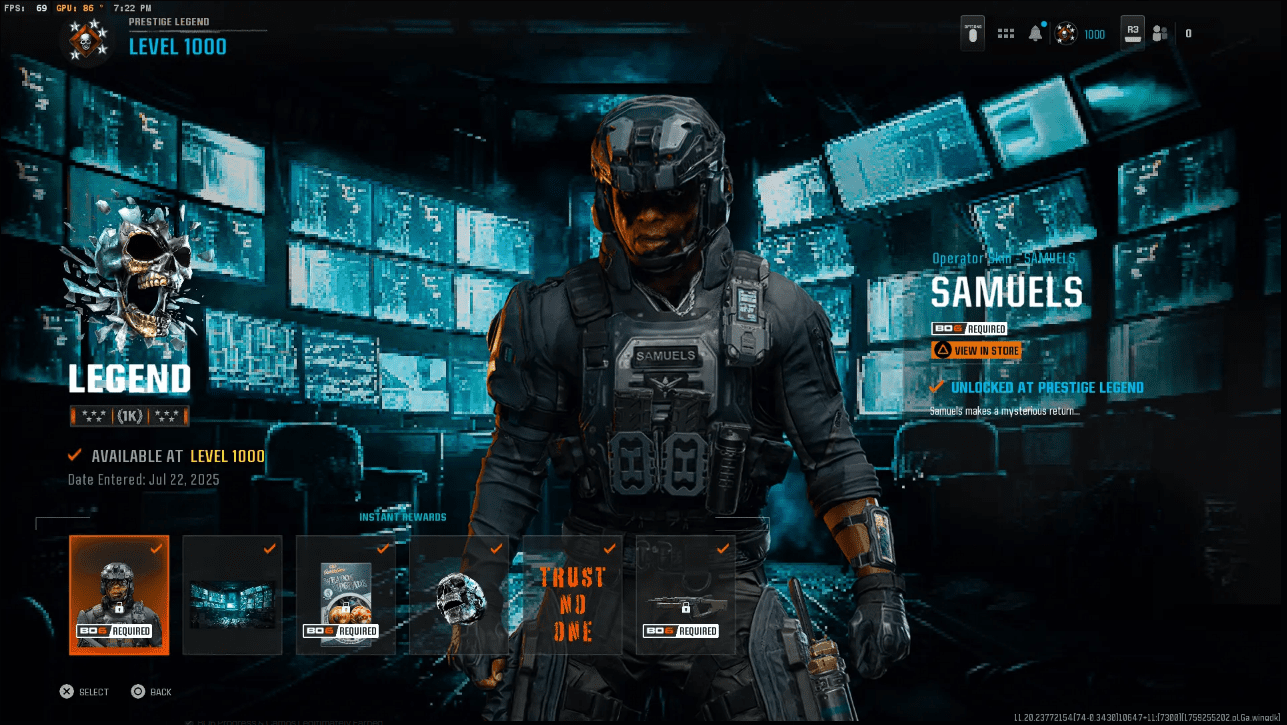Toggle the checkmark on the skull charm reward
This screenshot has height=725, width=1287.
pos(496,548)
